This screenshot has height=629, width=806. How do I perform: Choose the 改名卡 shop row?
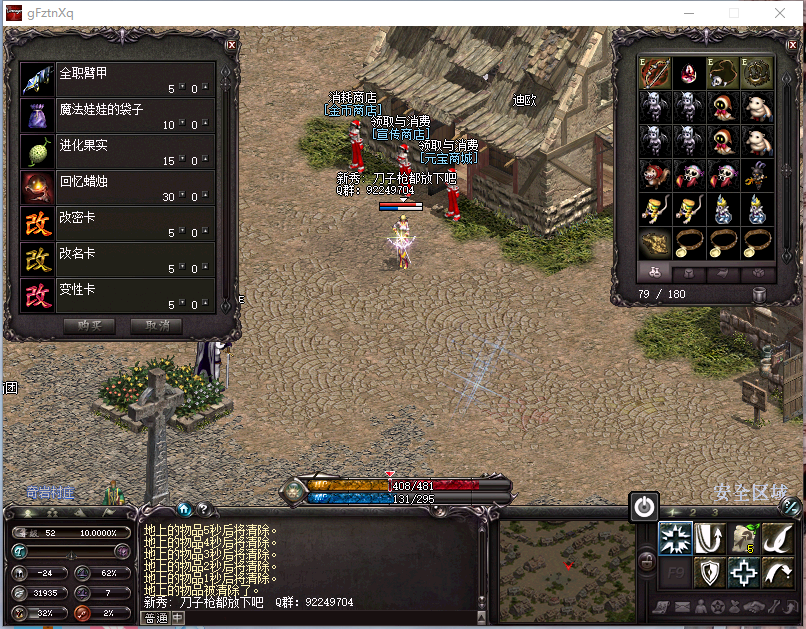point(118,260)
